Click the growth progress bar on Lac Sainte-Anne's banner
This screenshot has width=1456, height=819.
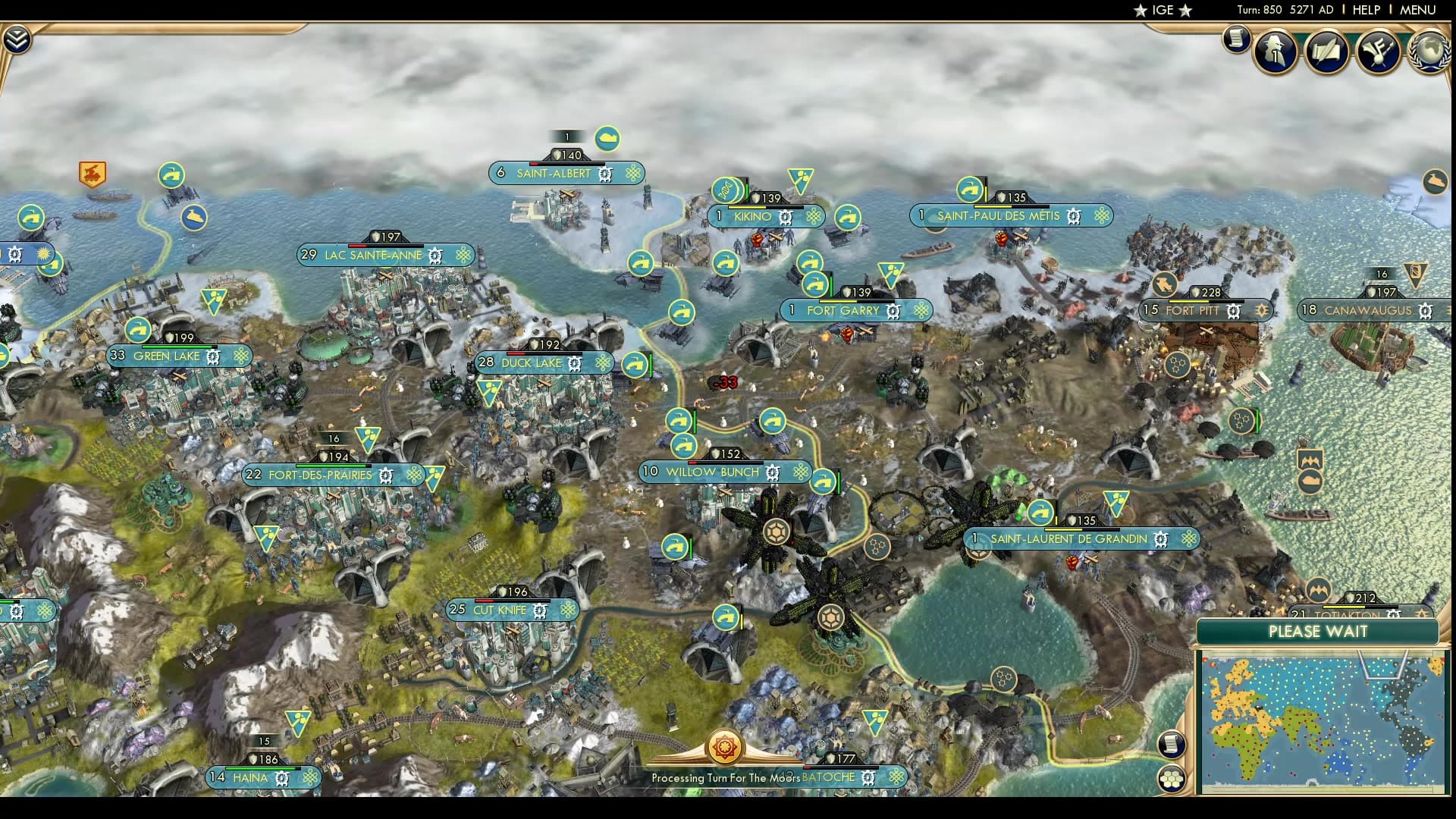click(x=386, y=246)
